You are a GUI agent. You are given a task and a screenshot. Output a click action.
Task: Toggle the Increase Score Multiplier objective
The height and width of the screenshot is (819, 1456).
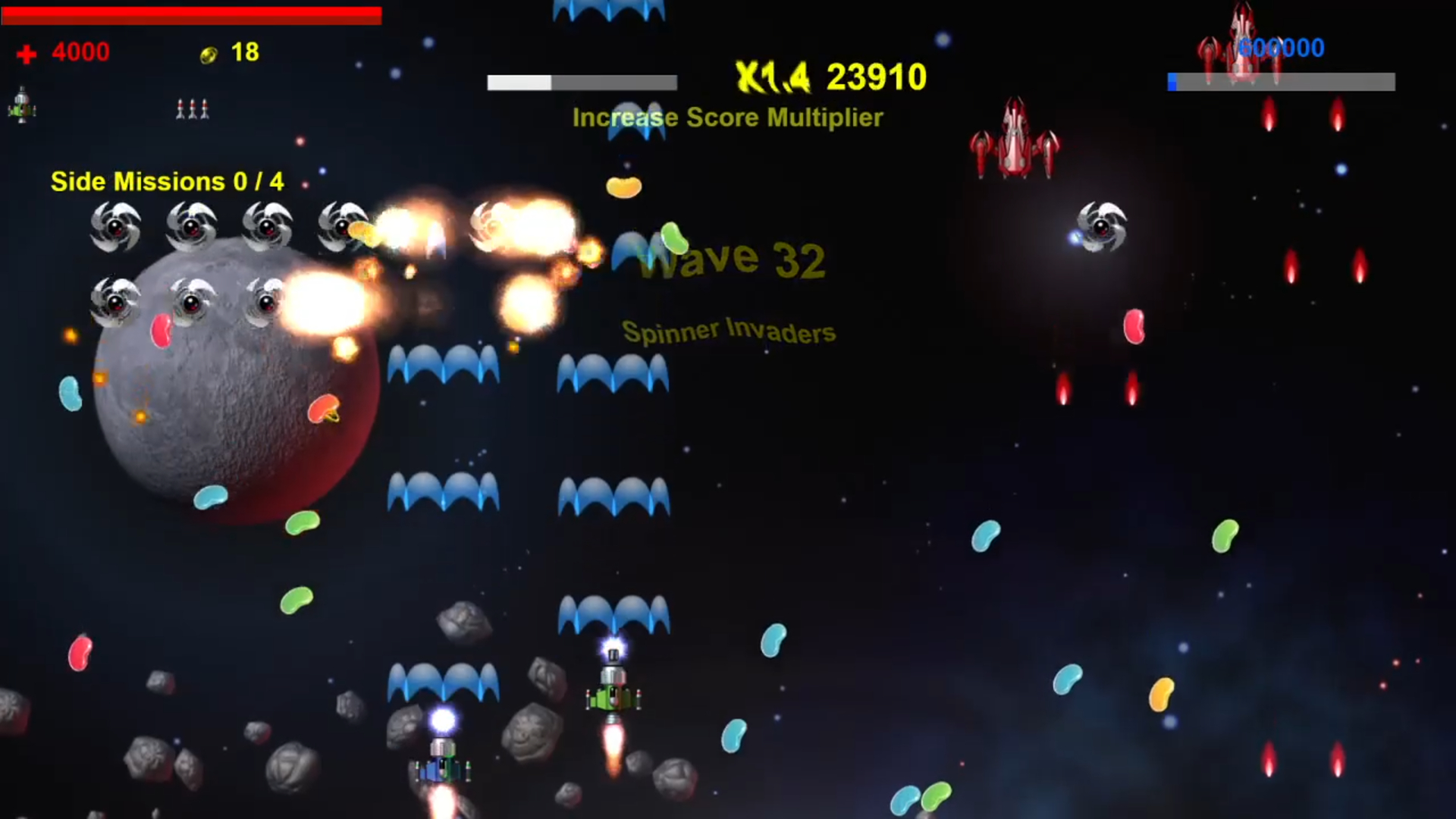[x=727, y=118]
